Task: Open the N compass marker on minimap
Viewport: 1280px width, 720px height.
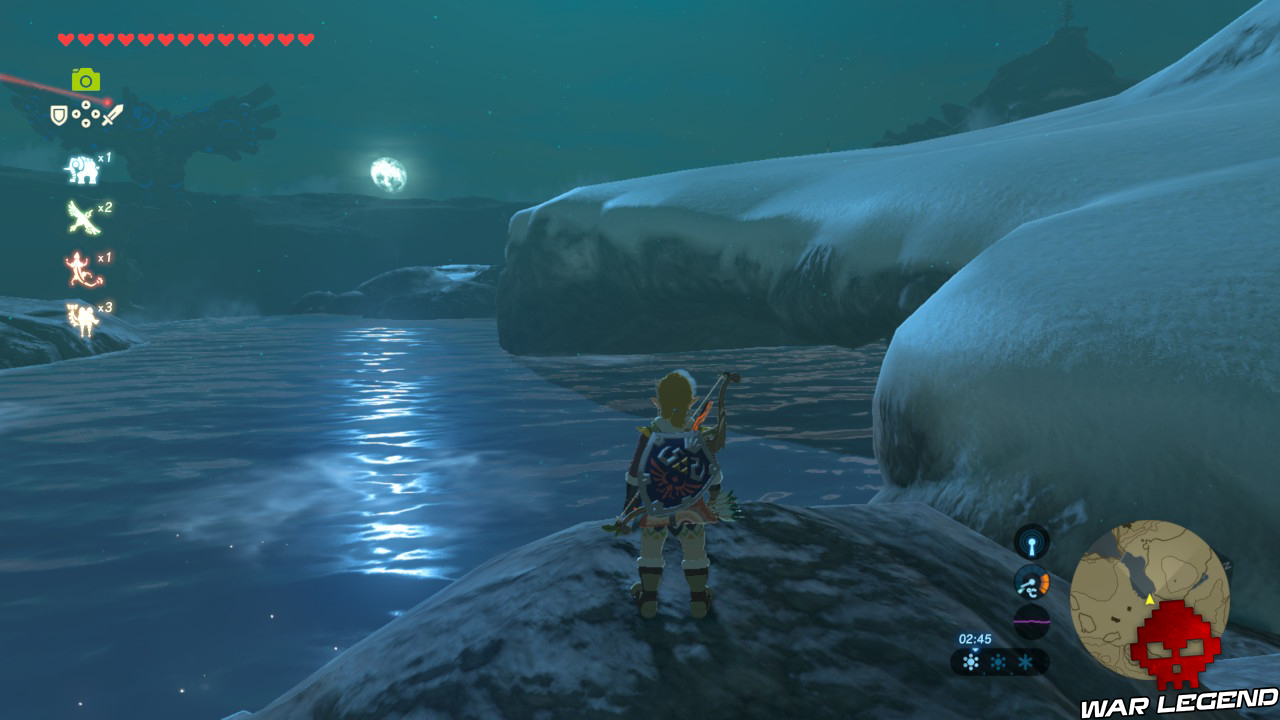Action: click(1227, 565)
